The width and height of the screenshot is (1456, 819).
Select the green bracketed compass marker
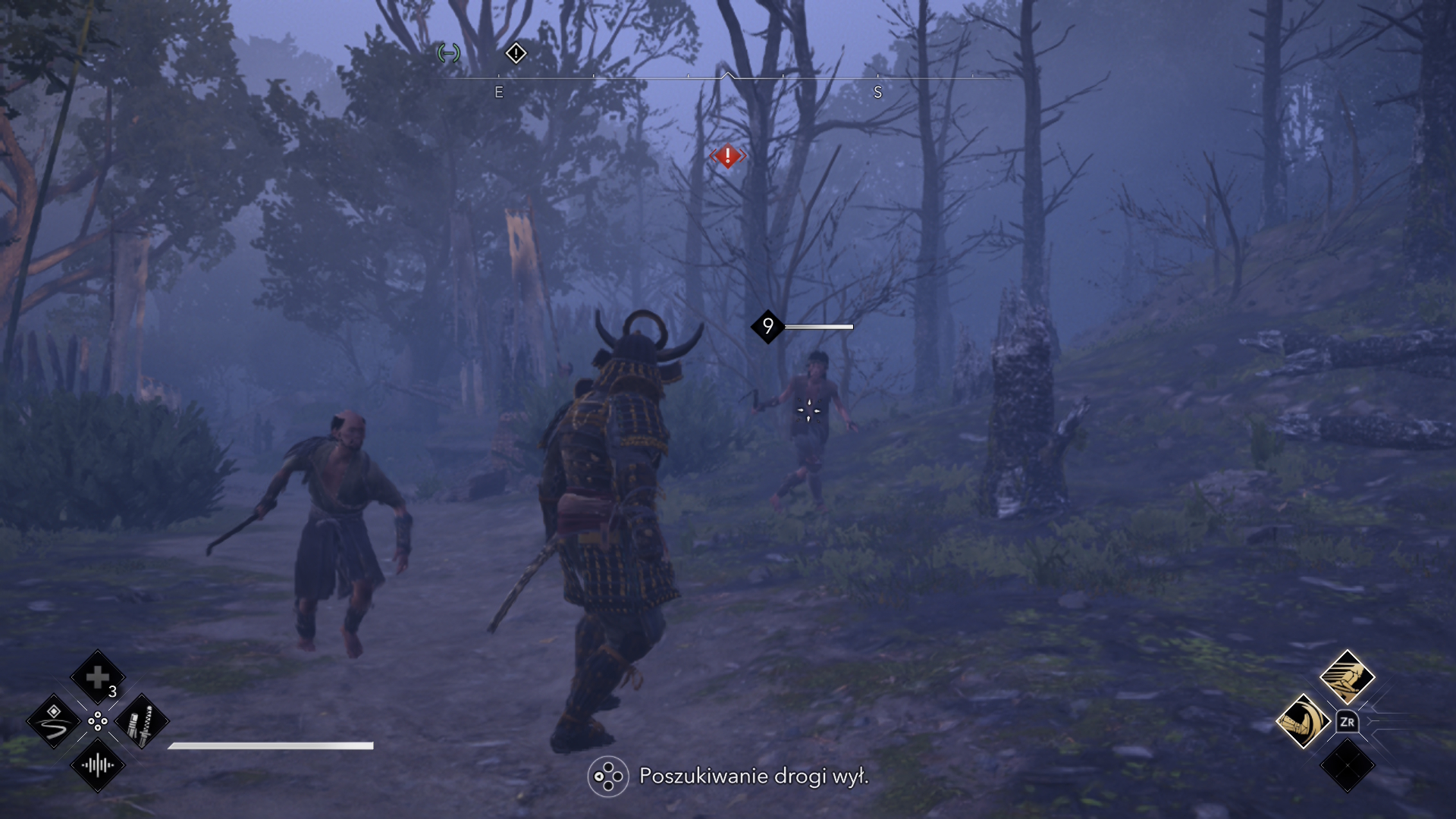pos(449,53)
